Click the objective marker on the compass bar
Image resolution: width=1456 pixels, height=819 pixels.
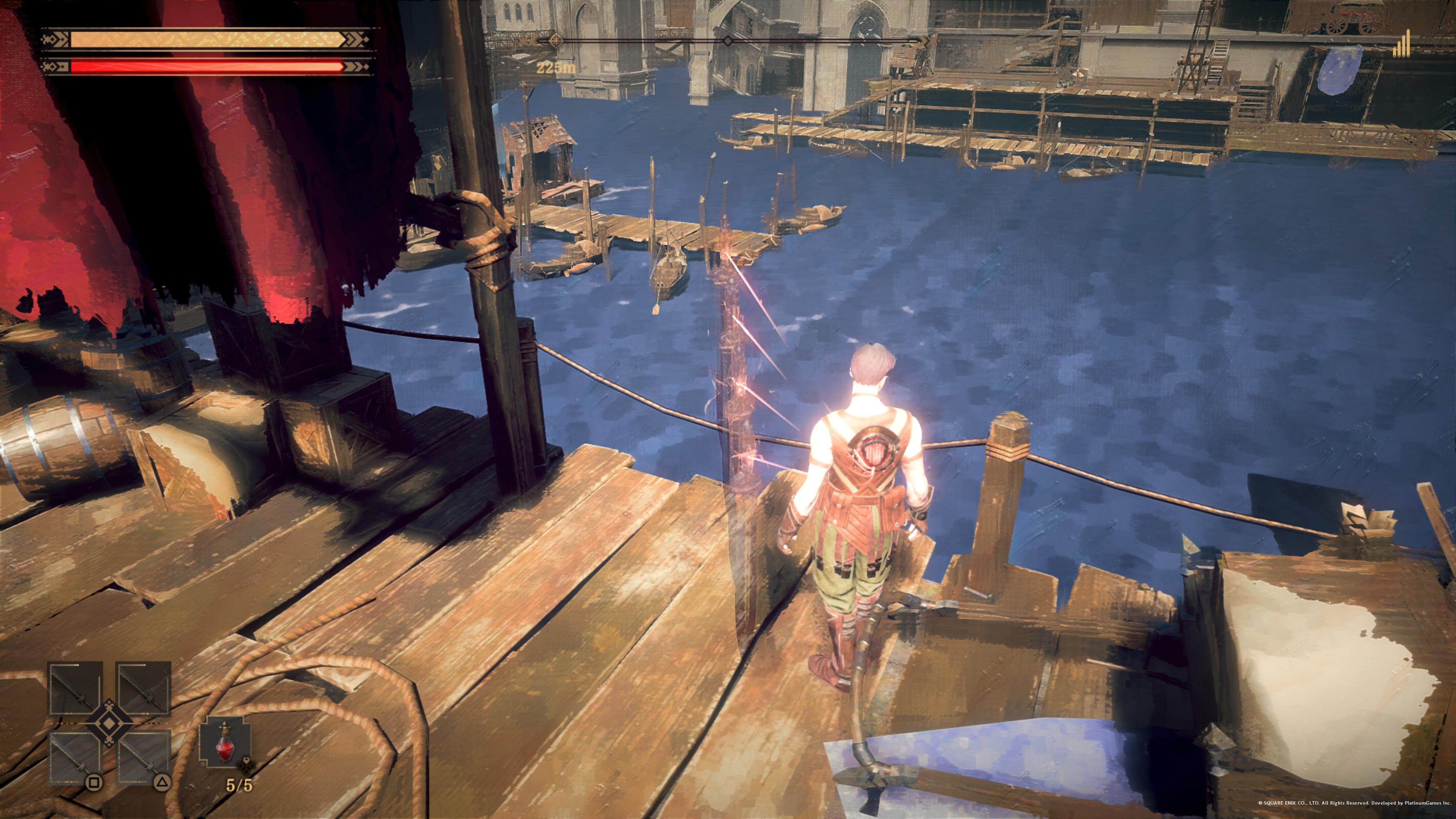(556, 41)
